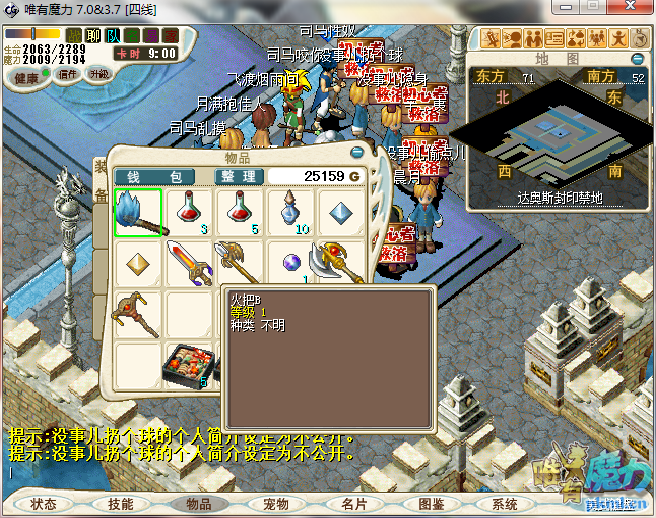This screenshot has height=518, width=656.
Task: Select the purple orb item slot
Action: 291,264
